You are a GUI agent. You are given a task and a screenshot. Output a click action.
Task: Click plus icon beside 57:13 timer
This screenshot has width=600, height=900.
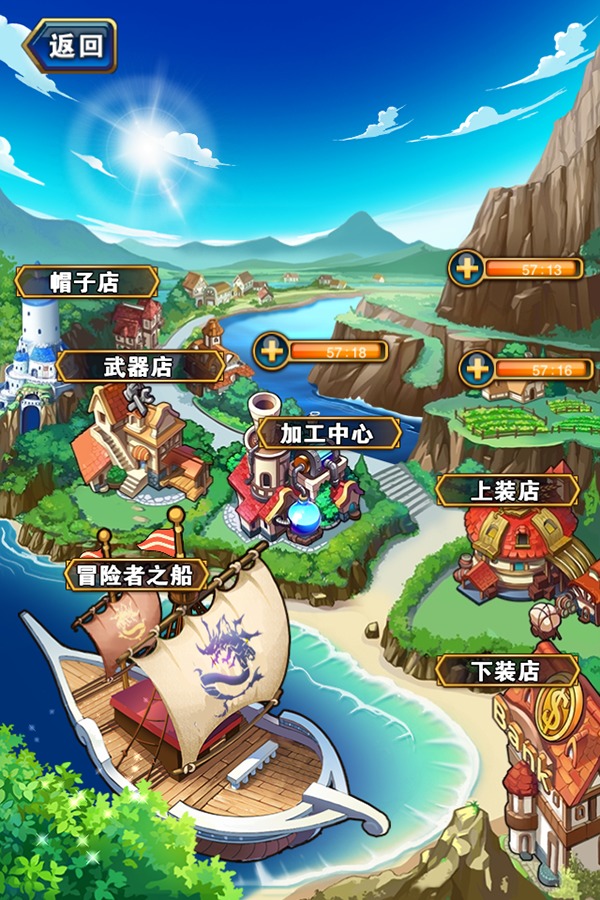coord(466,268)
